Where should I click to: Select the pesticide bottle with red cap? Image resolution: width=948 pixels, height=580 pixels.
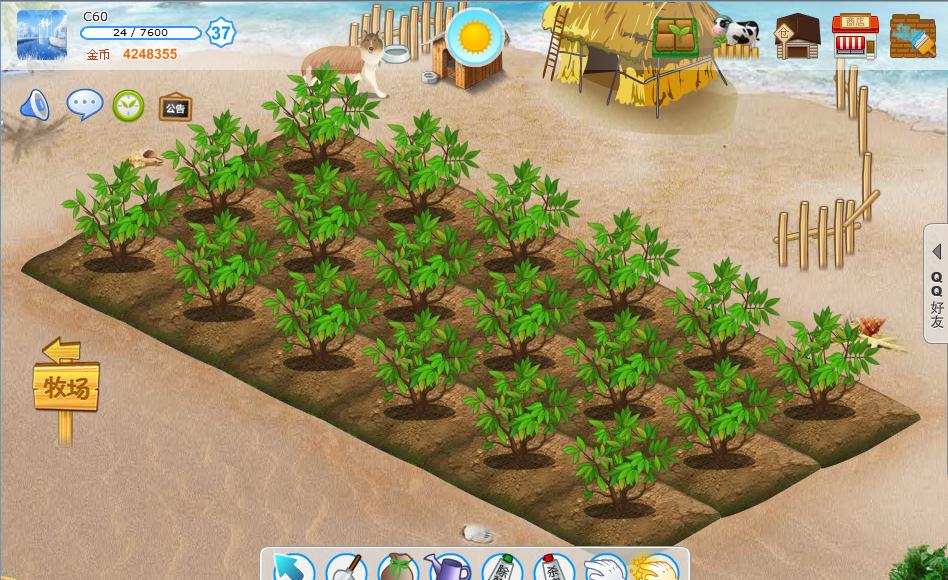pos(553,568)
